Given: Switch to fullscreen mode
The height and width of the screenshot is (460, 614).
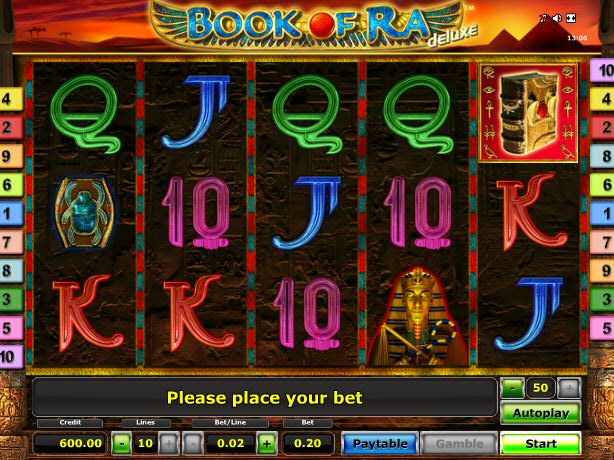Looking at the screenshot, I should (x=570, y=18).
